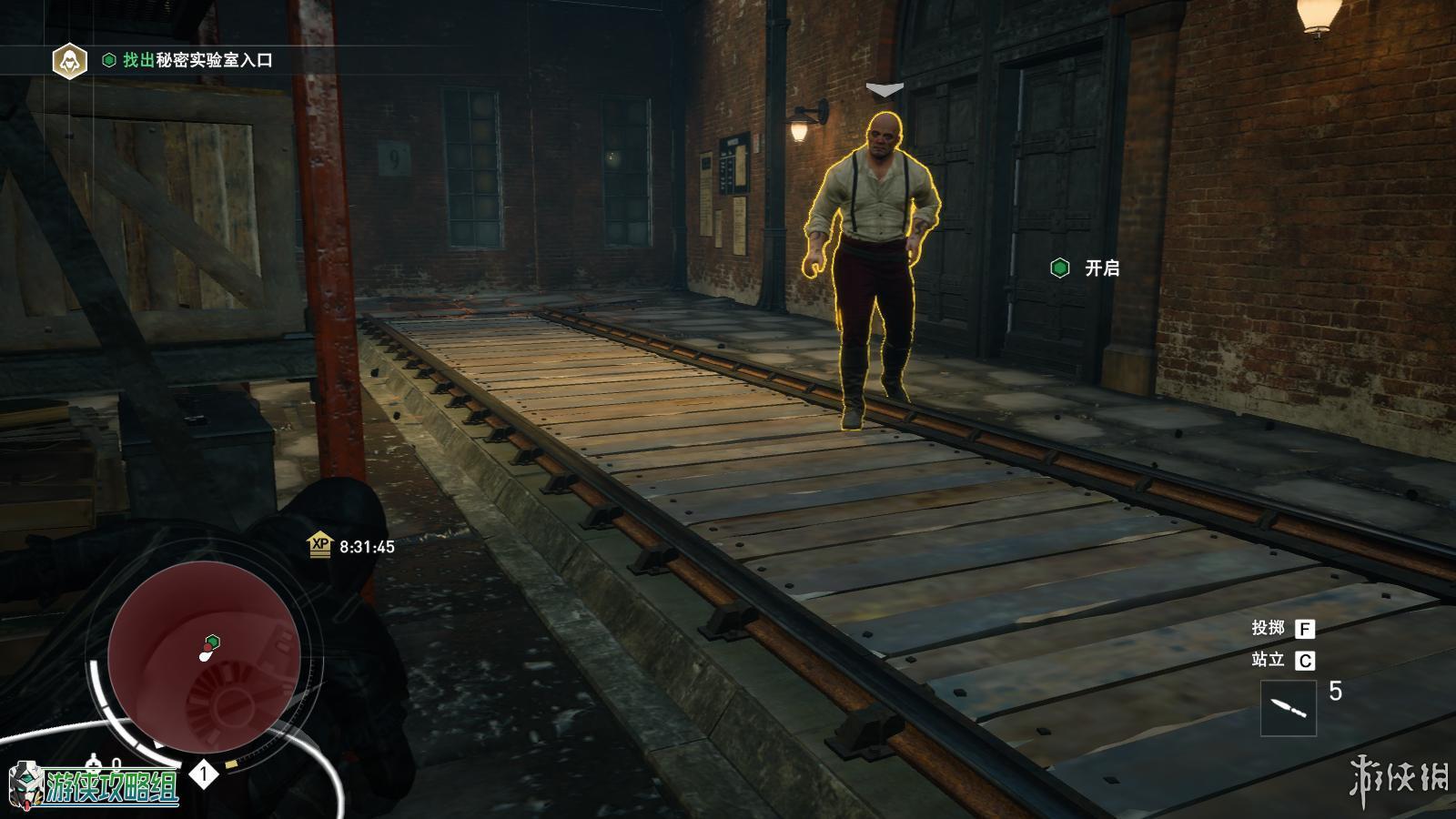Click the green objective marker on minimap

pos(212,641)
